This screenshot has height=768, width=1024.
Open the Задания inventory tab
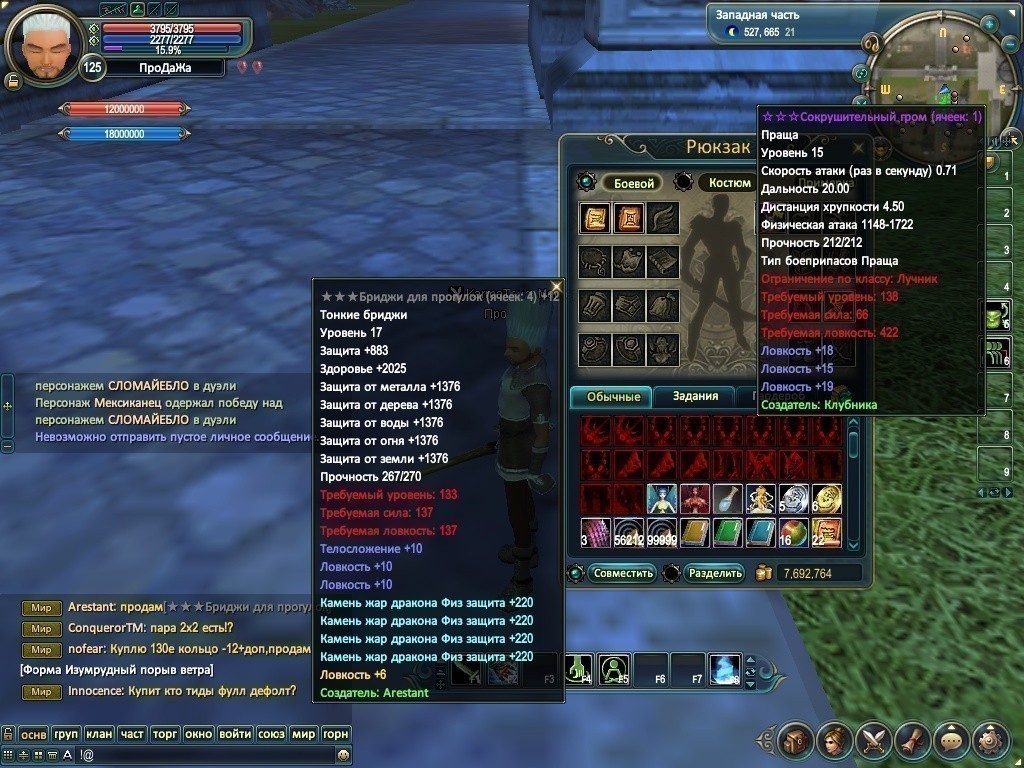point(695,396)
